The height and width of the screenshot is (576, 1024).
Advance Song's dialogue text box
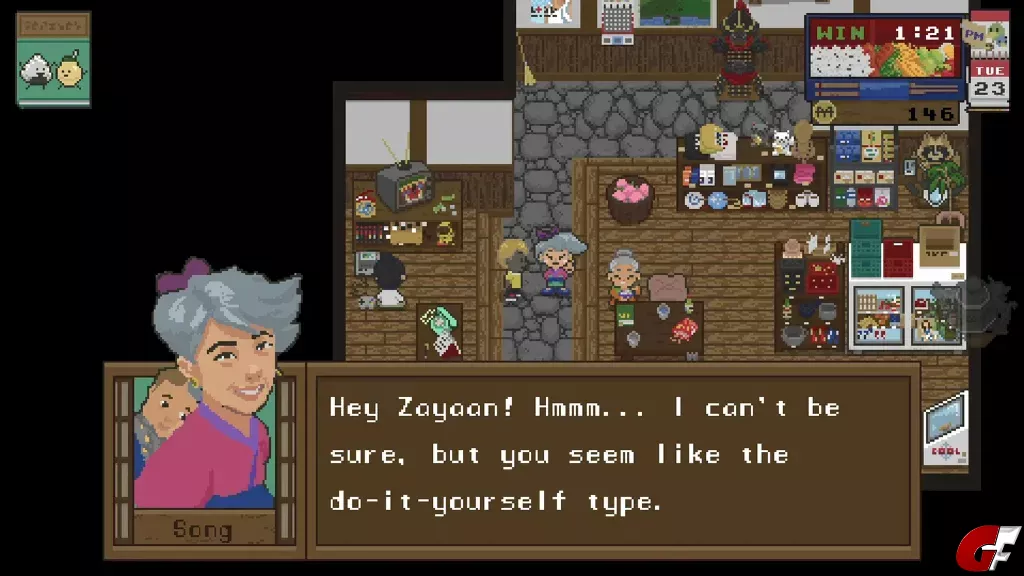[612, 455]
